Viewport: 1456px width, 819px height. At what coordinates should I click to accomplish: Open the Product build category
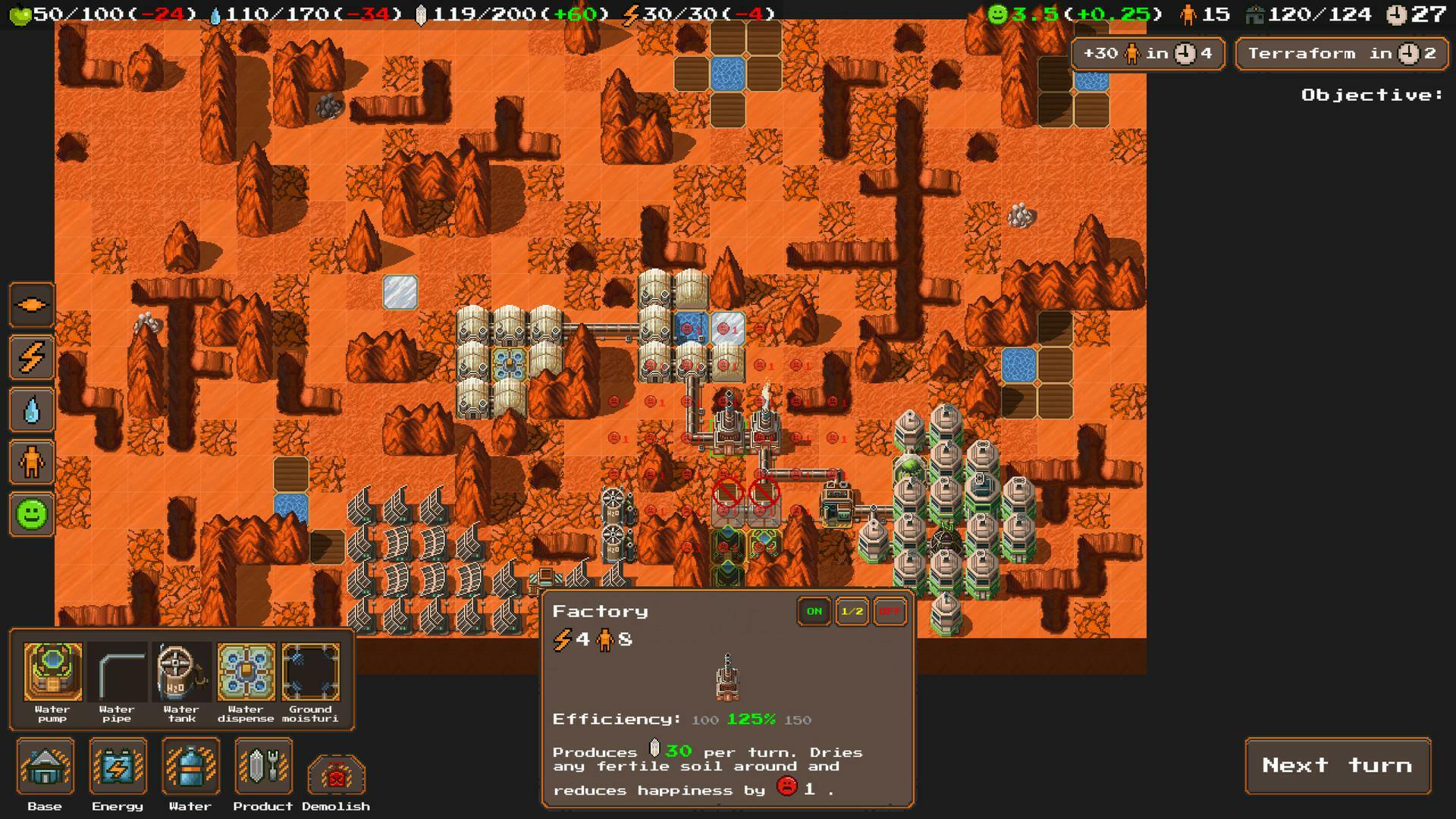point(263,766)
